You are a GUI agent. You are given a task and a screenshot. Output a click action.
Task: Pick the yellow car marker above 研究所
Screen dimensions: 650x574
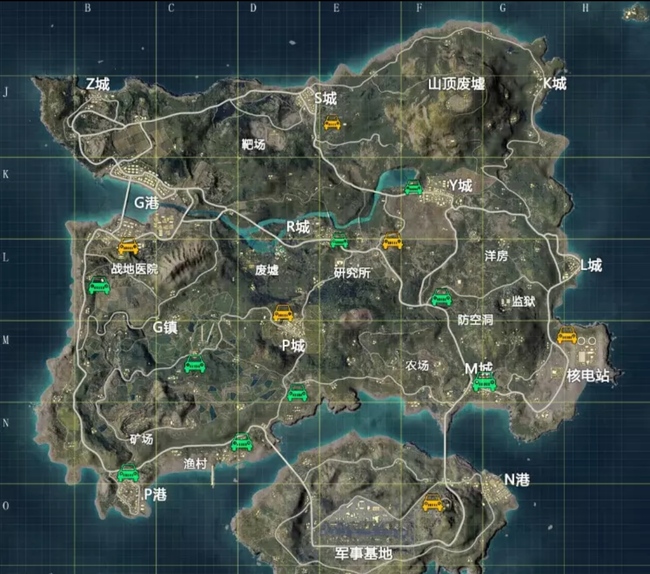(x=392, y=241)
